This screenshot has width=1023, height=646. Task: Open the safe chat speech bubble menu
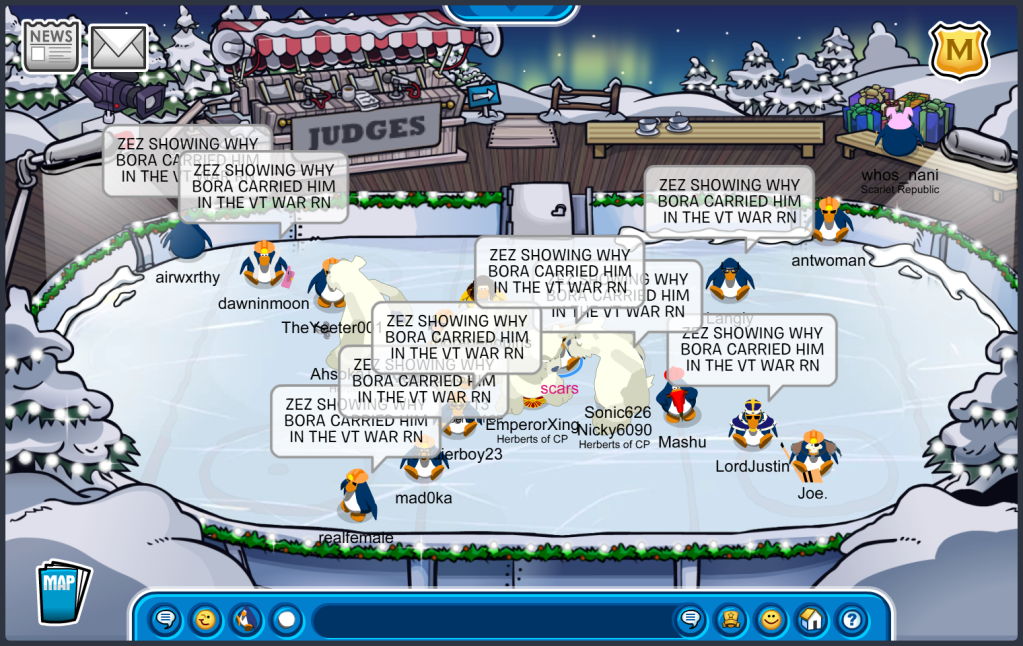tap(166, 620)
